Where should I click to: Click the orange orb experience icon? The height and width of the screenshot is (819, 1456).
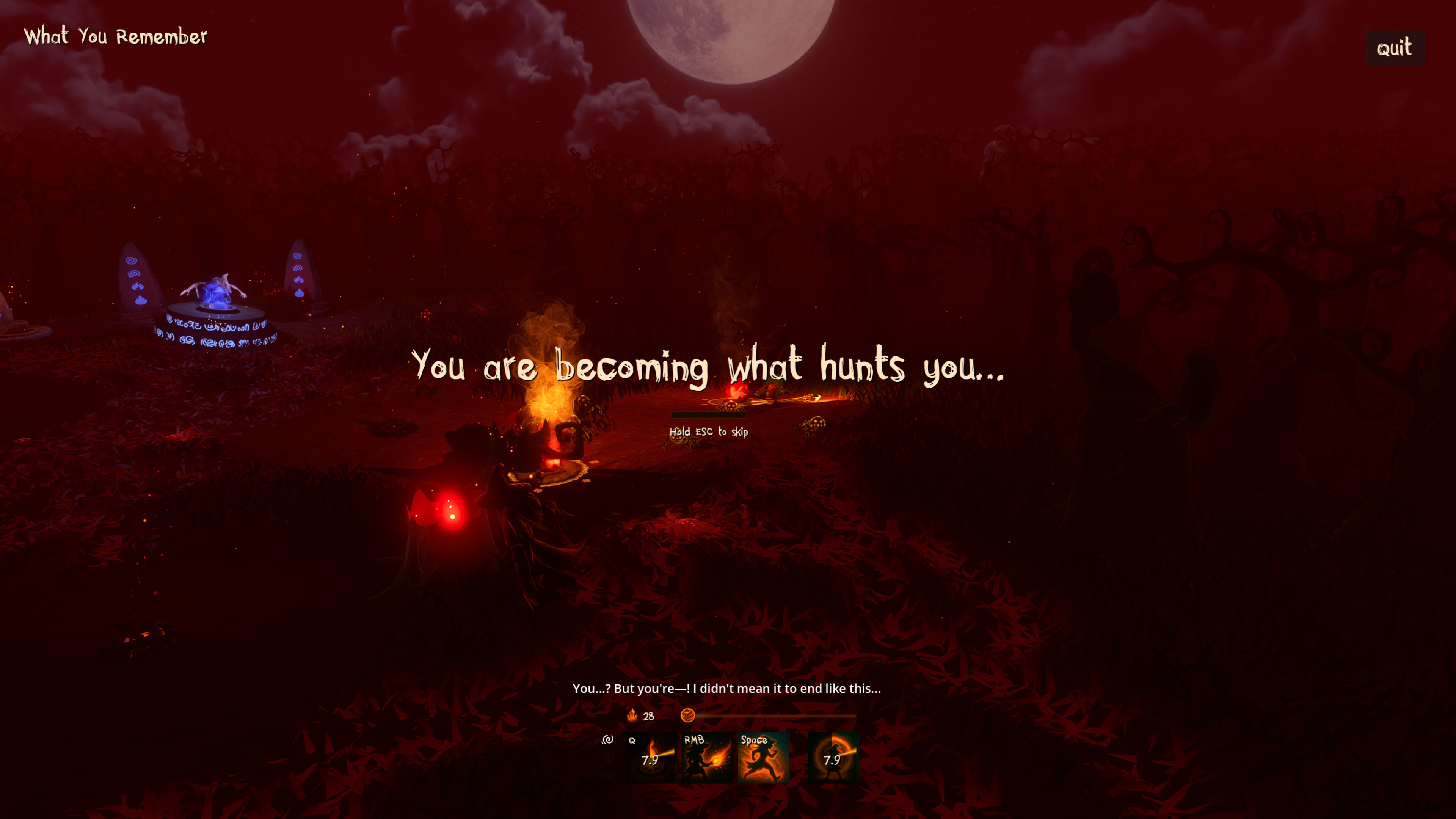coord(688,715)
